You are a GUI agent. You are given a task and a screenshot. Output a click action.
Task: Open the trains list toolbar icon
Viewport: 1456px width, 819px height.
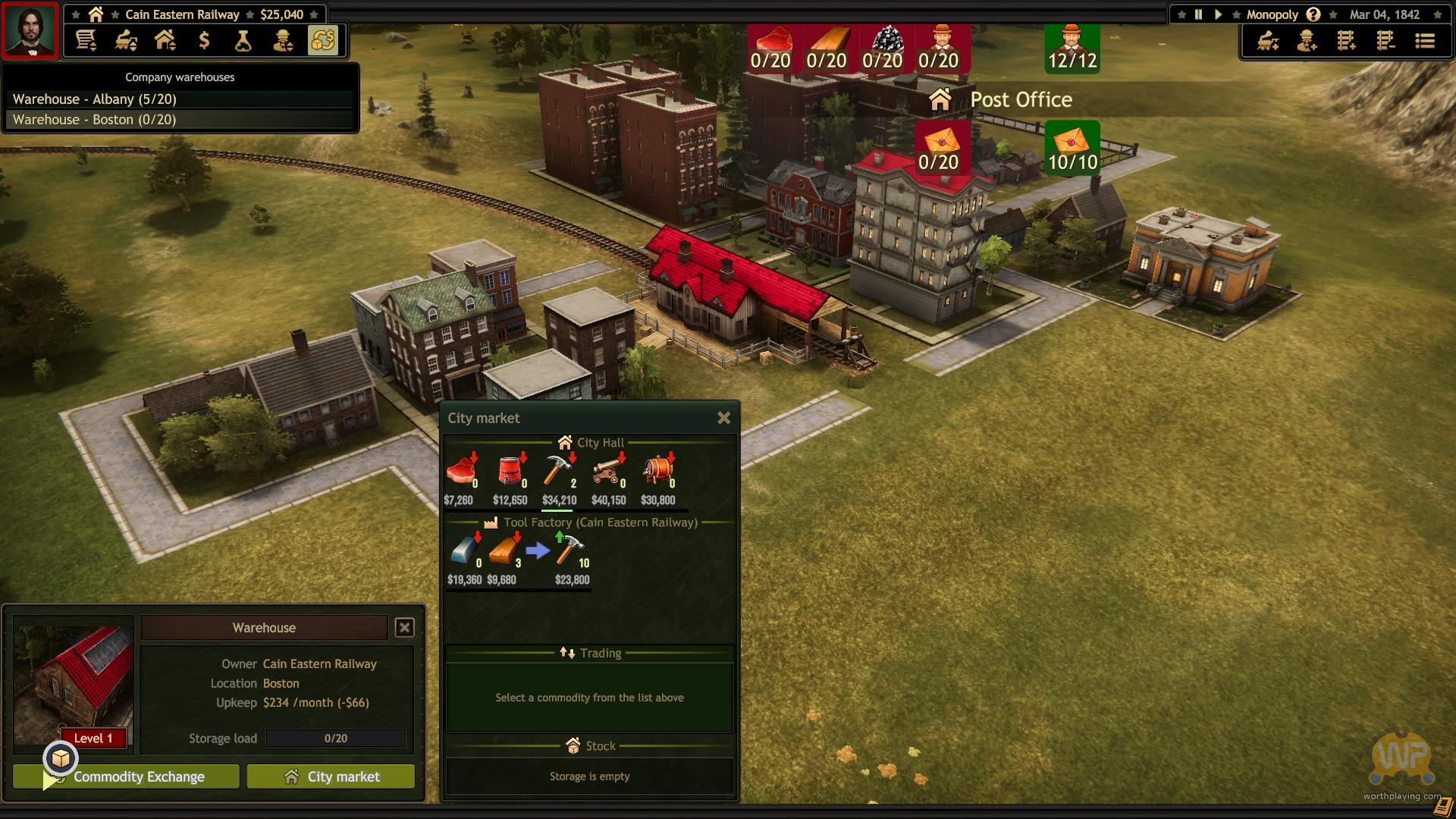click(x=126, y=40)
